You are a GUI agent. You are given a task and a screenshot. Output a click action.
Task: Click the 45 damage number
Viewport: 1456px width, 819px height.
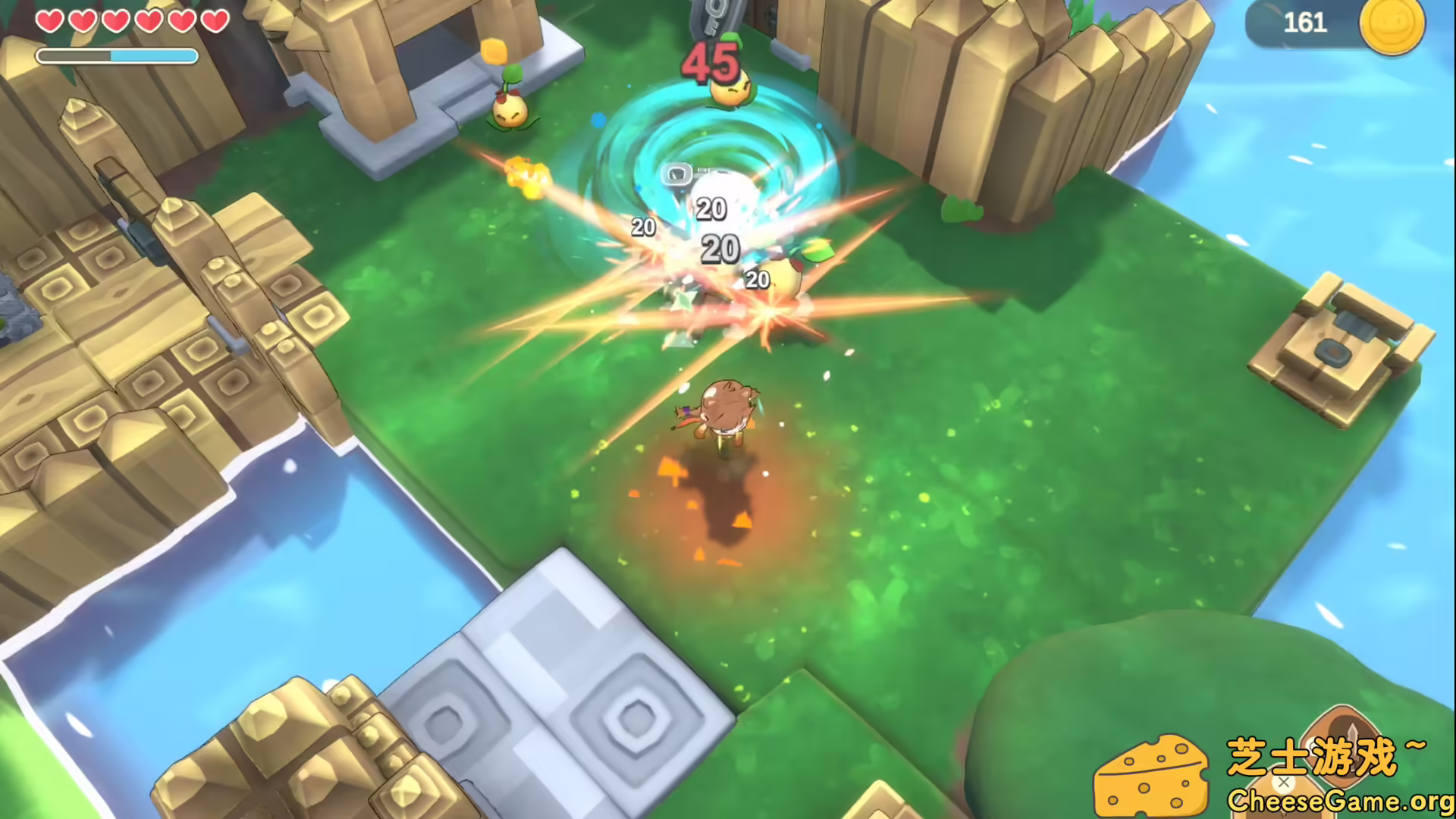[707, 62]
